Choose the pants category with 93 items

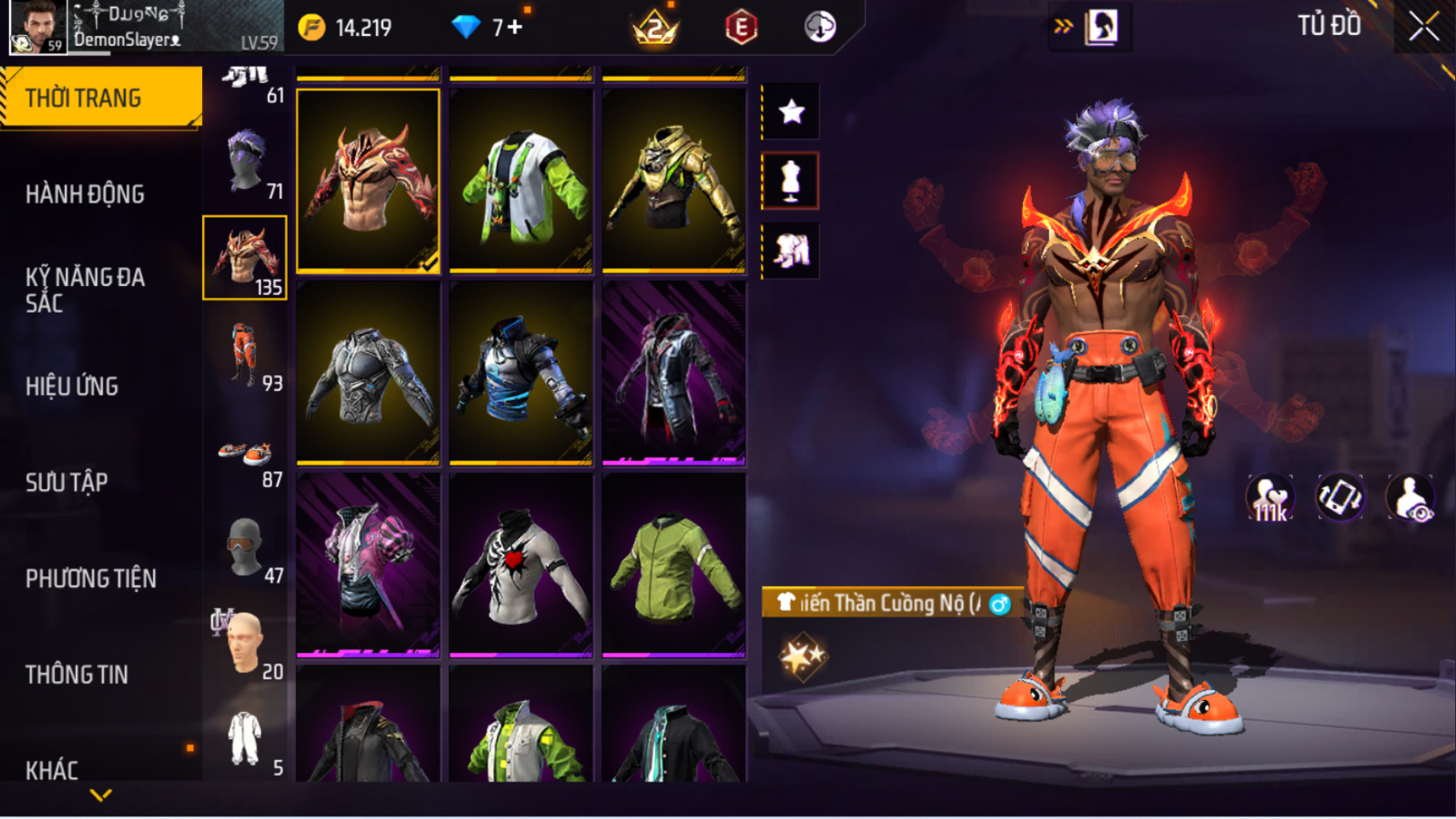tap(245, 355)
